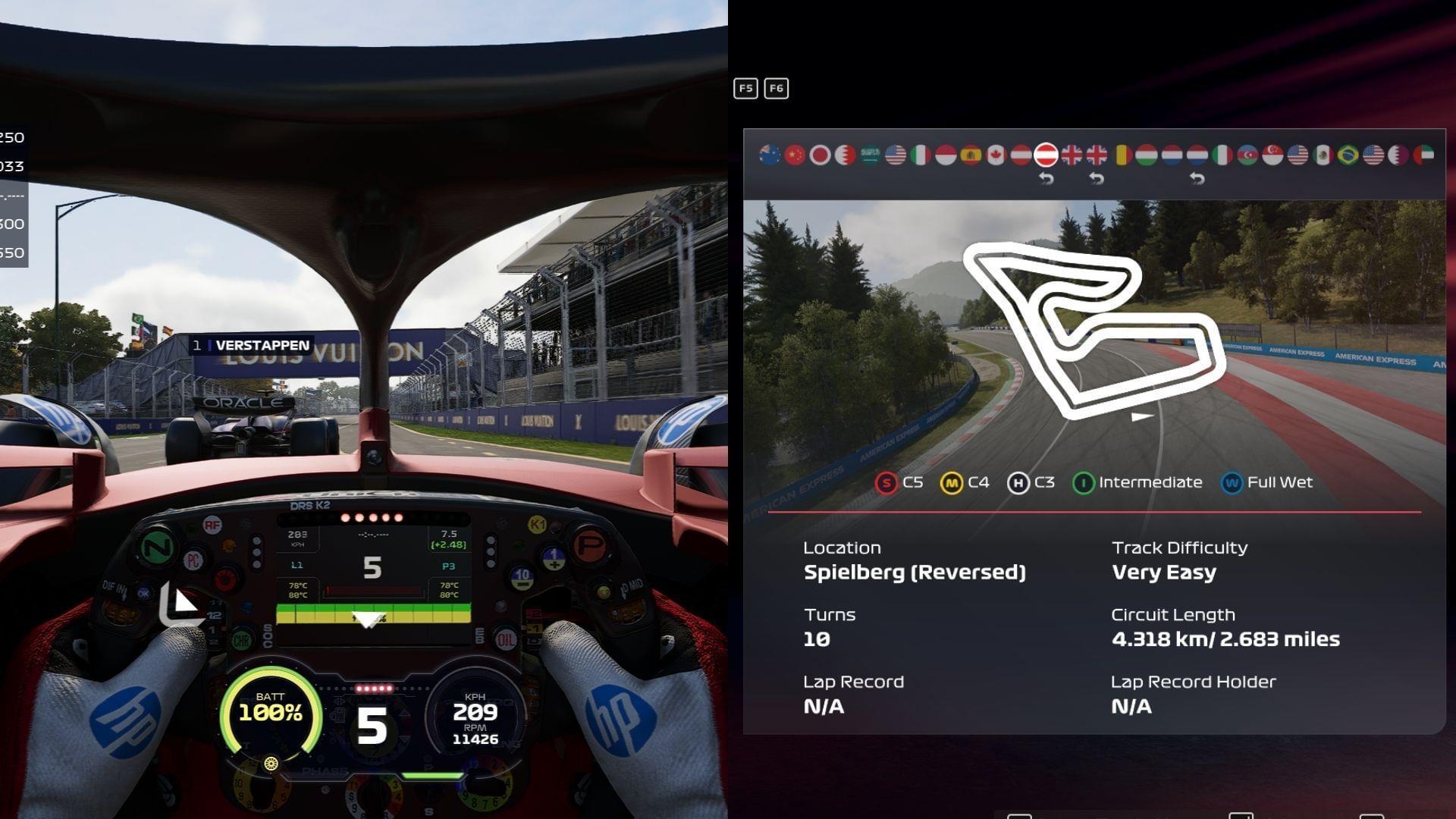This screenshot has height=819, width=1456.
Task: Toggle the reversed layout arrow under Netherlands
Action: 1197,178
